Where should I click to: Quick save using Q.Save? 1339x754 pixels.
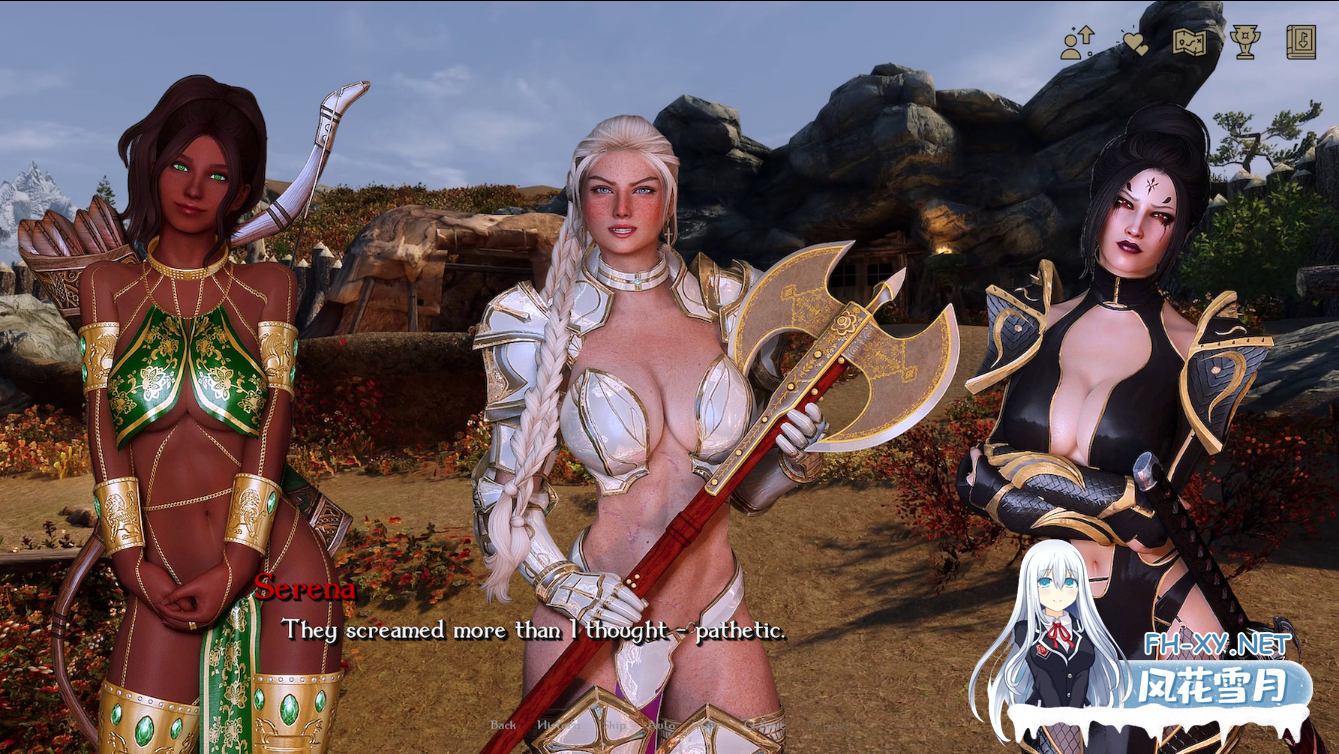pos(764,724)
